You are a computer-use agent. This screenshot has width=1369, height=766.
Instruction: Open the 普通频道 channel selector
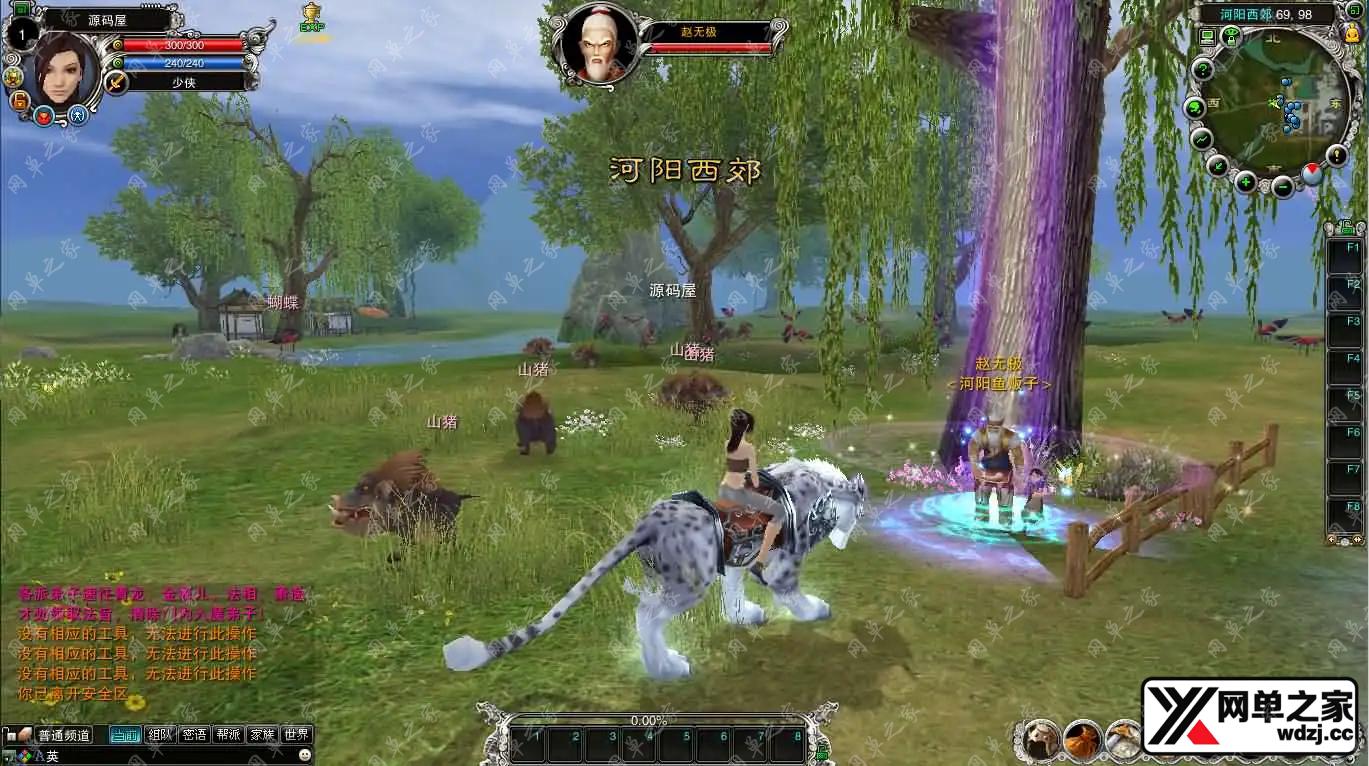click(64, 734)
